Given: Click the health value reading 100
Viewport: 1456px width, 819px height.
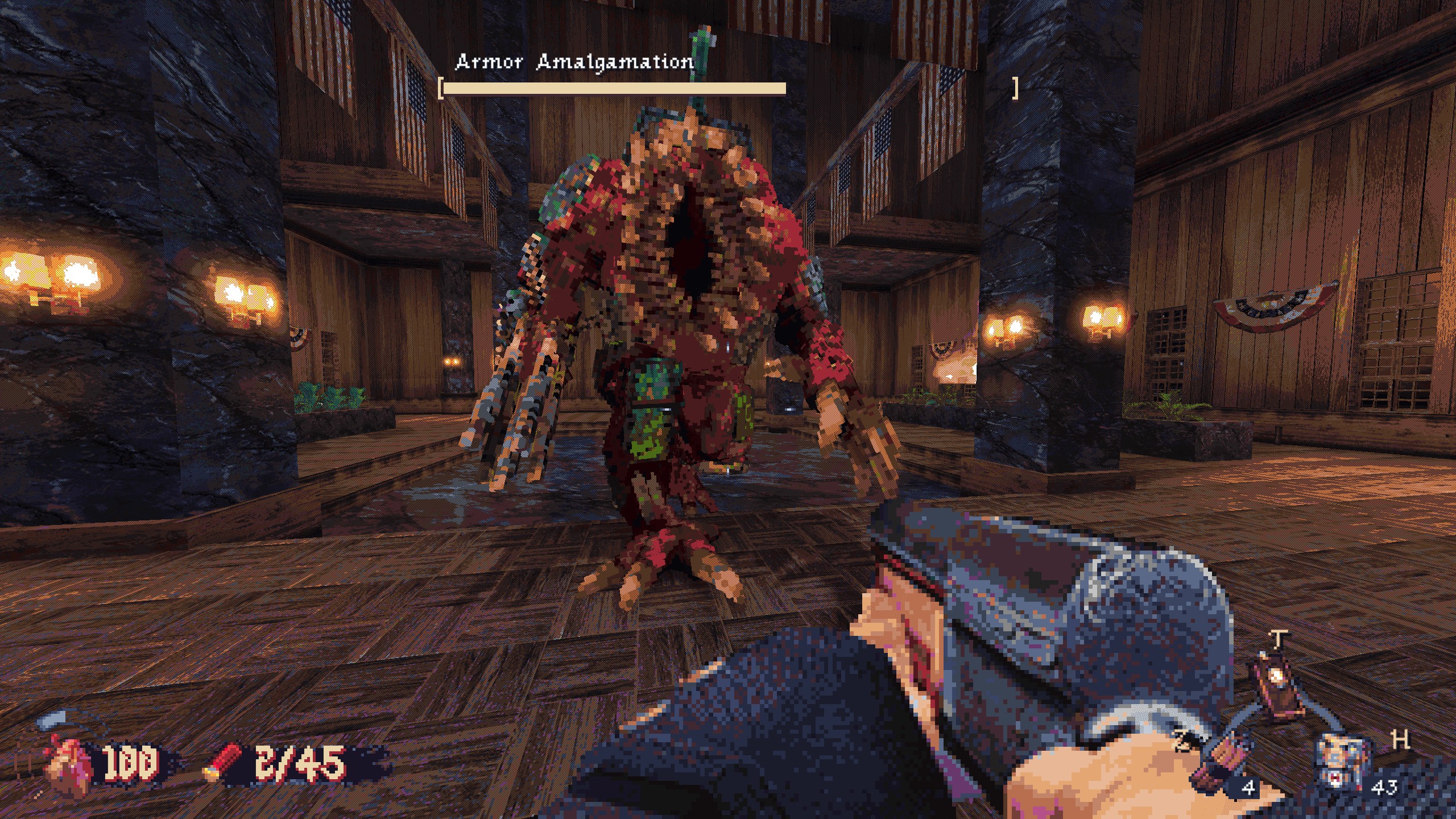Looking at the screenshot, I should 131,762.
